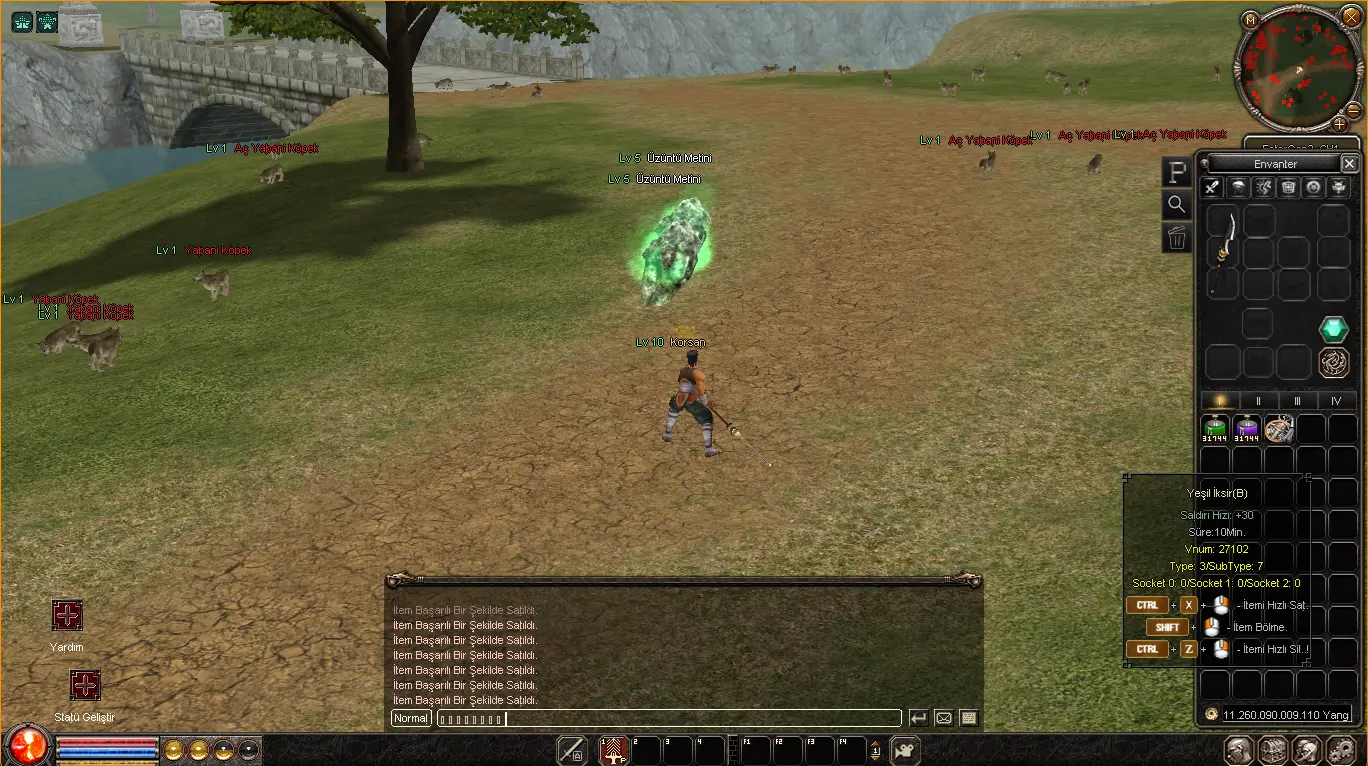Select the green potion in the inventory
Image resolution: width=1368 pixels, height=766 pixels.
pyautogui.click(x=1215, y=429)
